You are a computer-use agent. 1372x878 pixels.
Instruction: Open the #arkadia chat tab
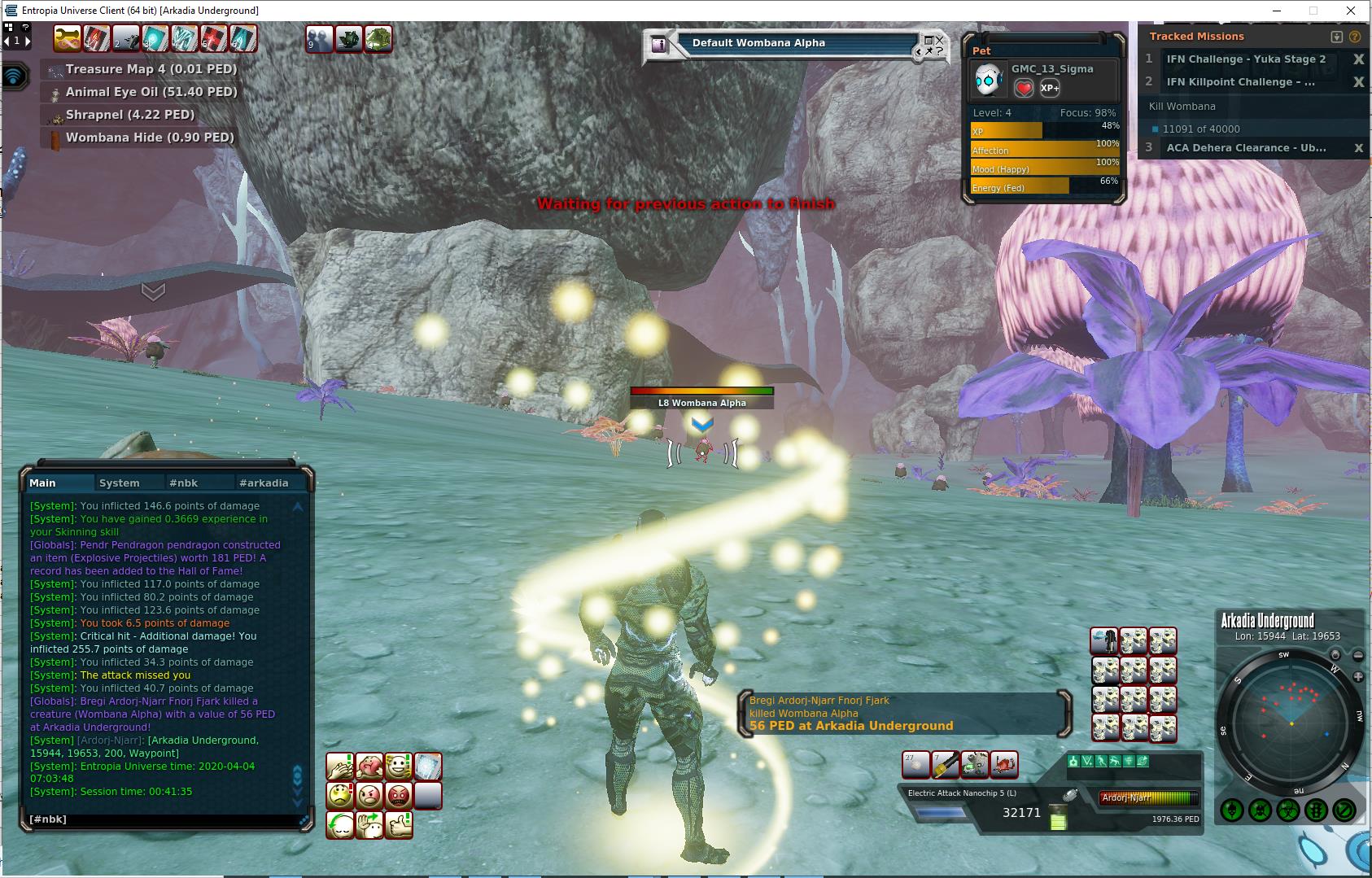264,483
